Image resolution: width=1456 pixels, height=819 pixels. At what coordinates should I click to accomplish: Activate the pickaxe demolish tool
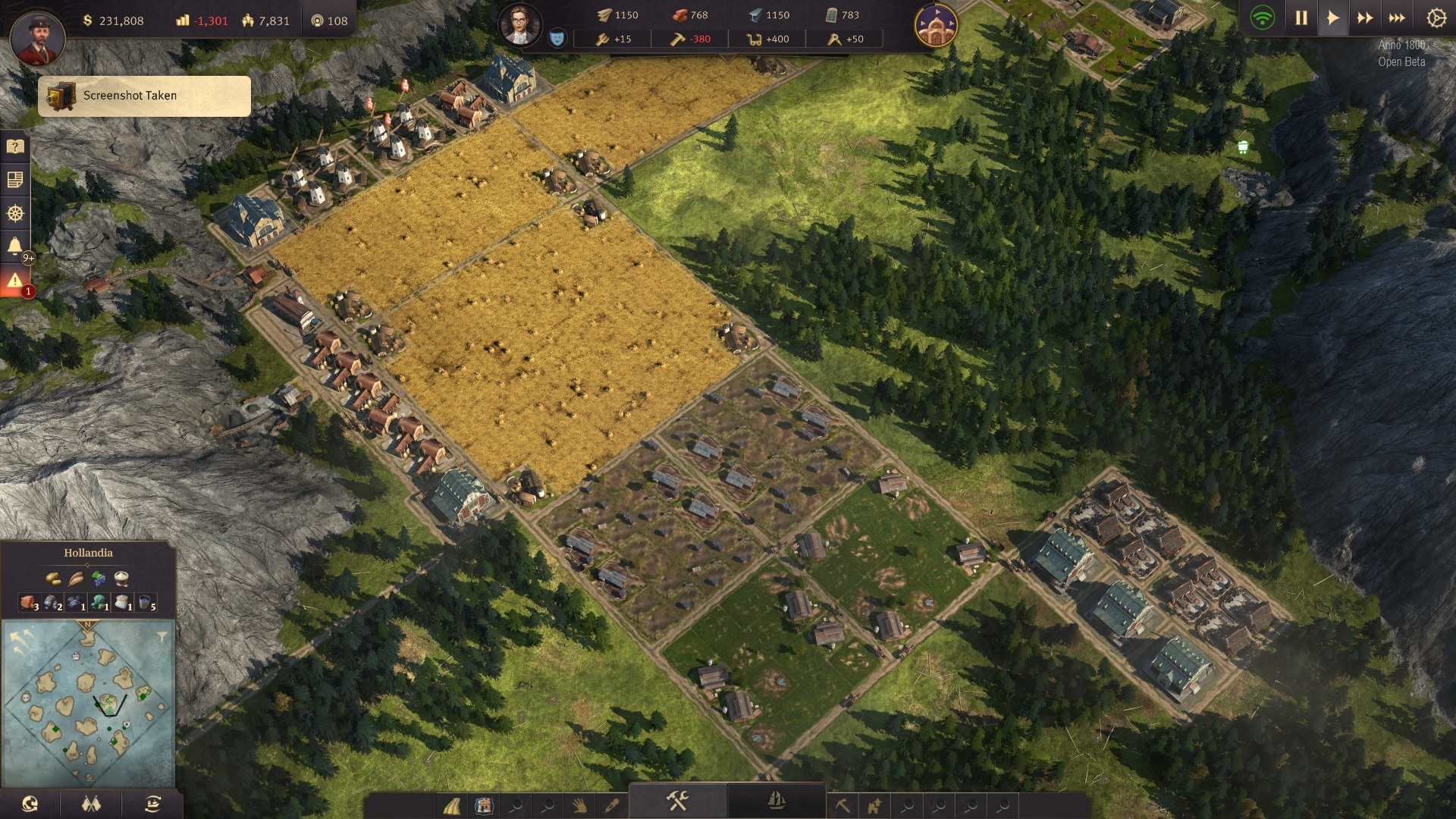pos(843,805)
